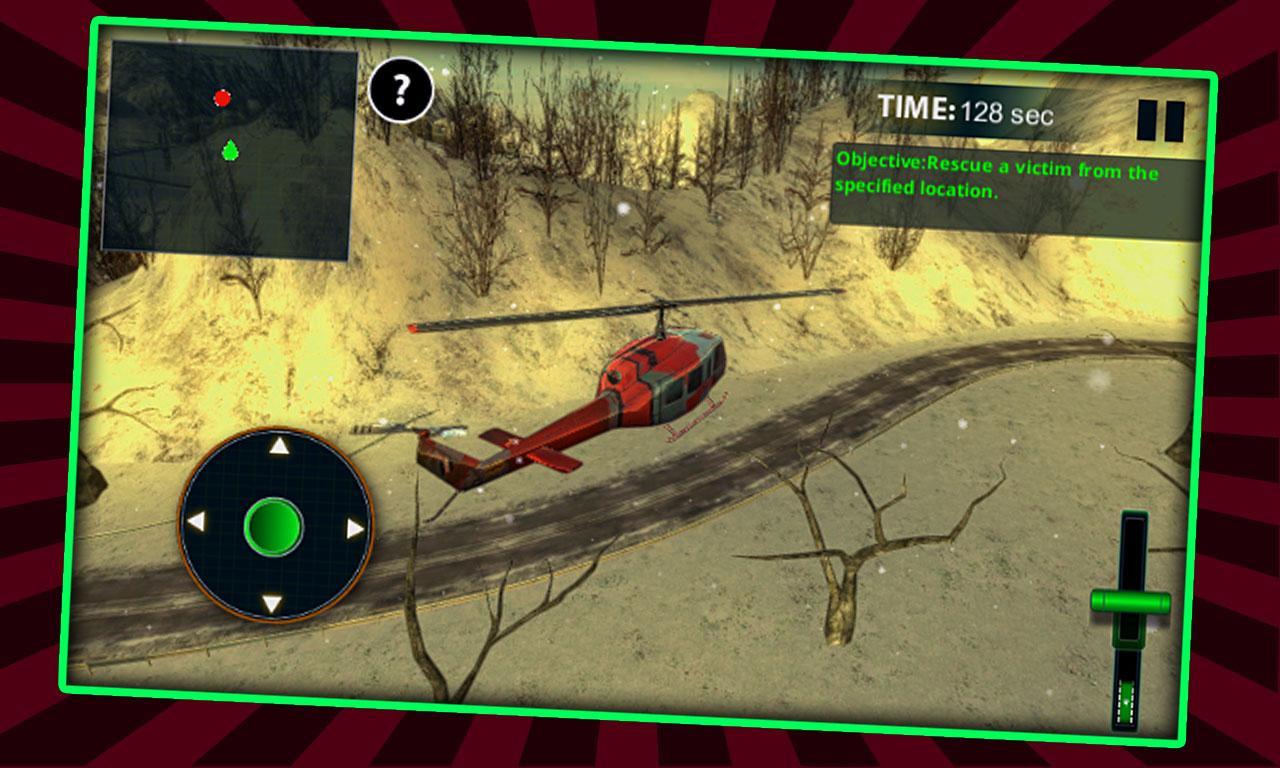The width and height of the screenshot is (1280, 768).
Task: Tap the red victim dot on the minimap
Action: (222, 97)
